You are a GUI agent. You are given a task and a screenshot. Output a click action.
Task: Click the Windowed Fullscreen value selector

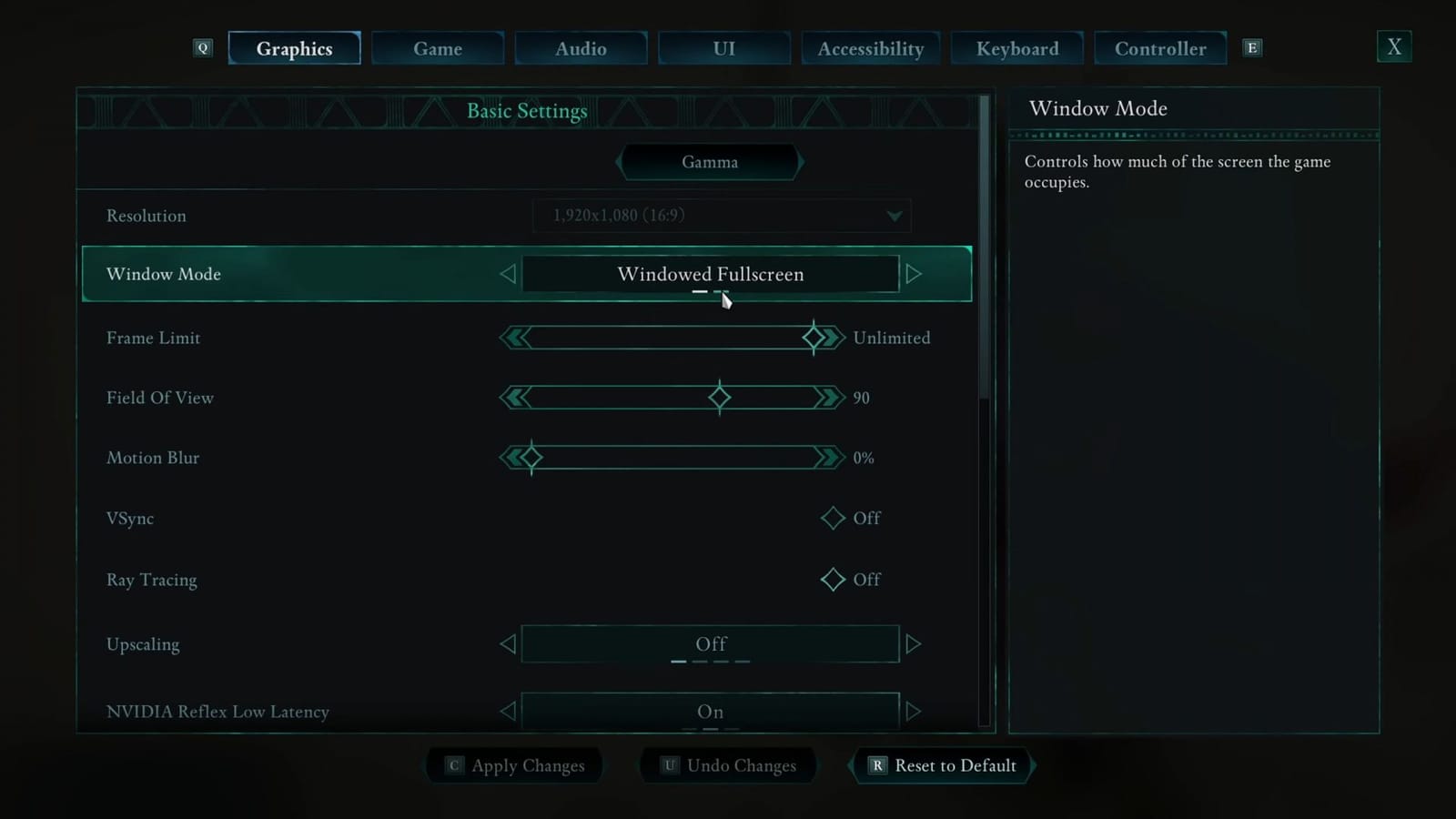click(711, 274)
